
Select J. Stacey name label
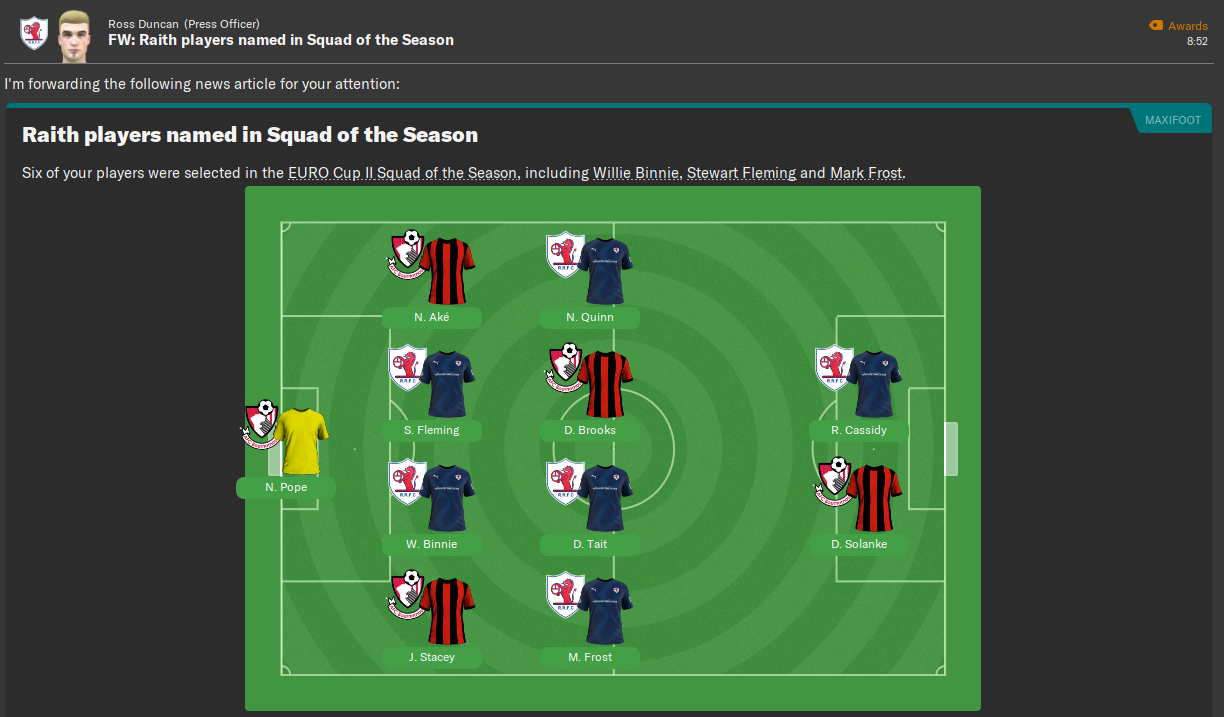pos(432,658)
